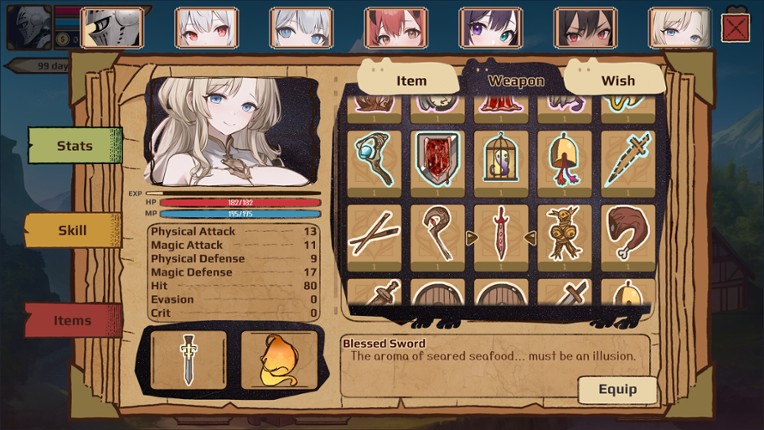
Task: Choose the red-haired girl portrait
Action: [395, 28]
